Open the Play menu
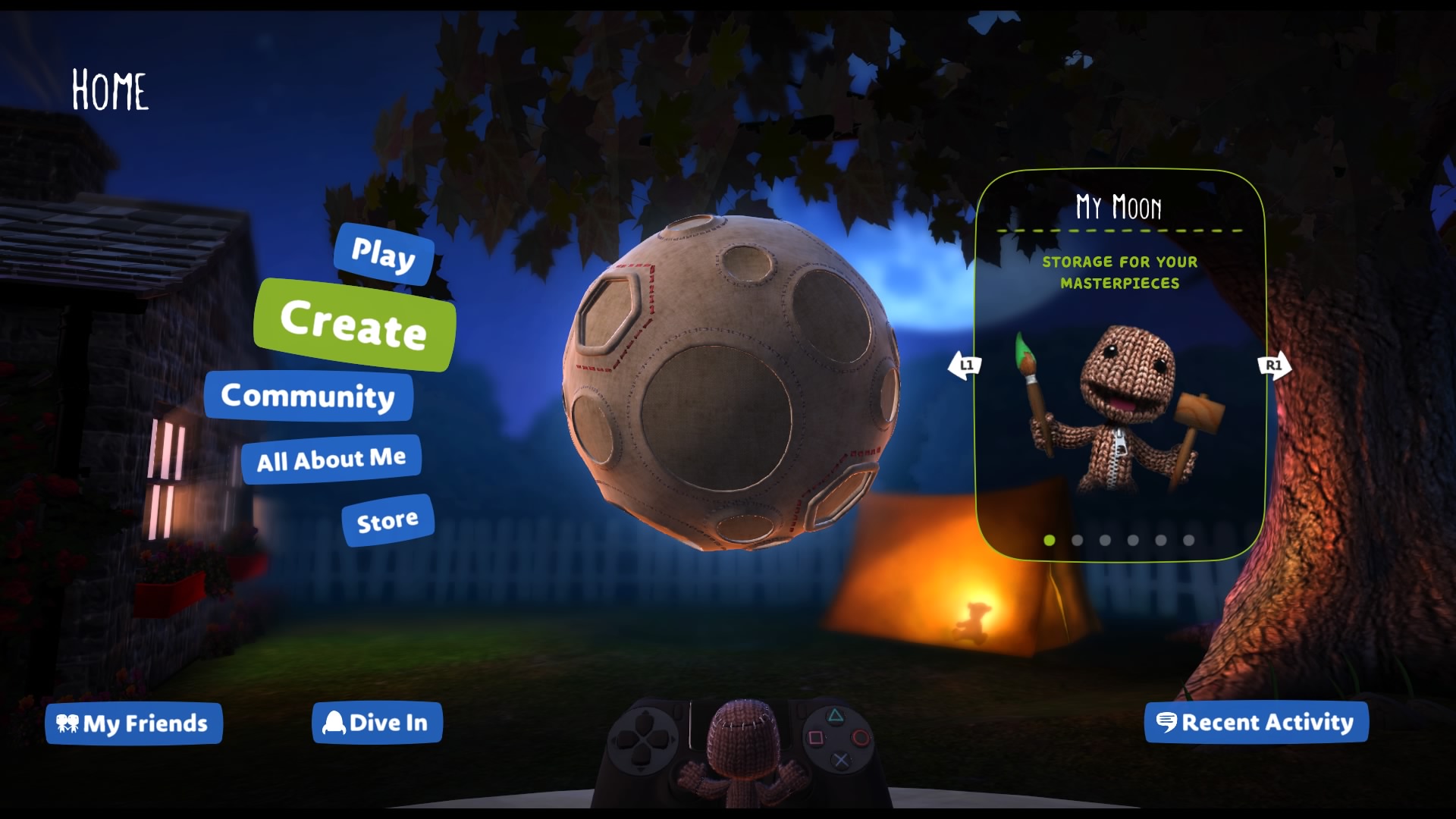This screenshot has width=1456, height=819. click(x=384, y=257)
